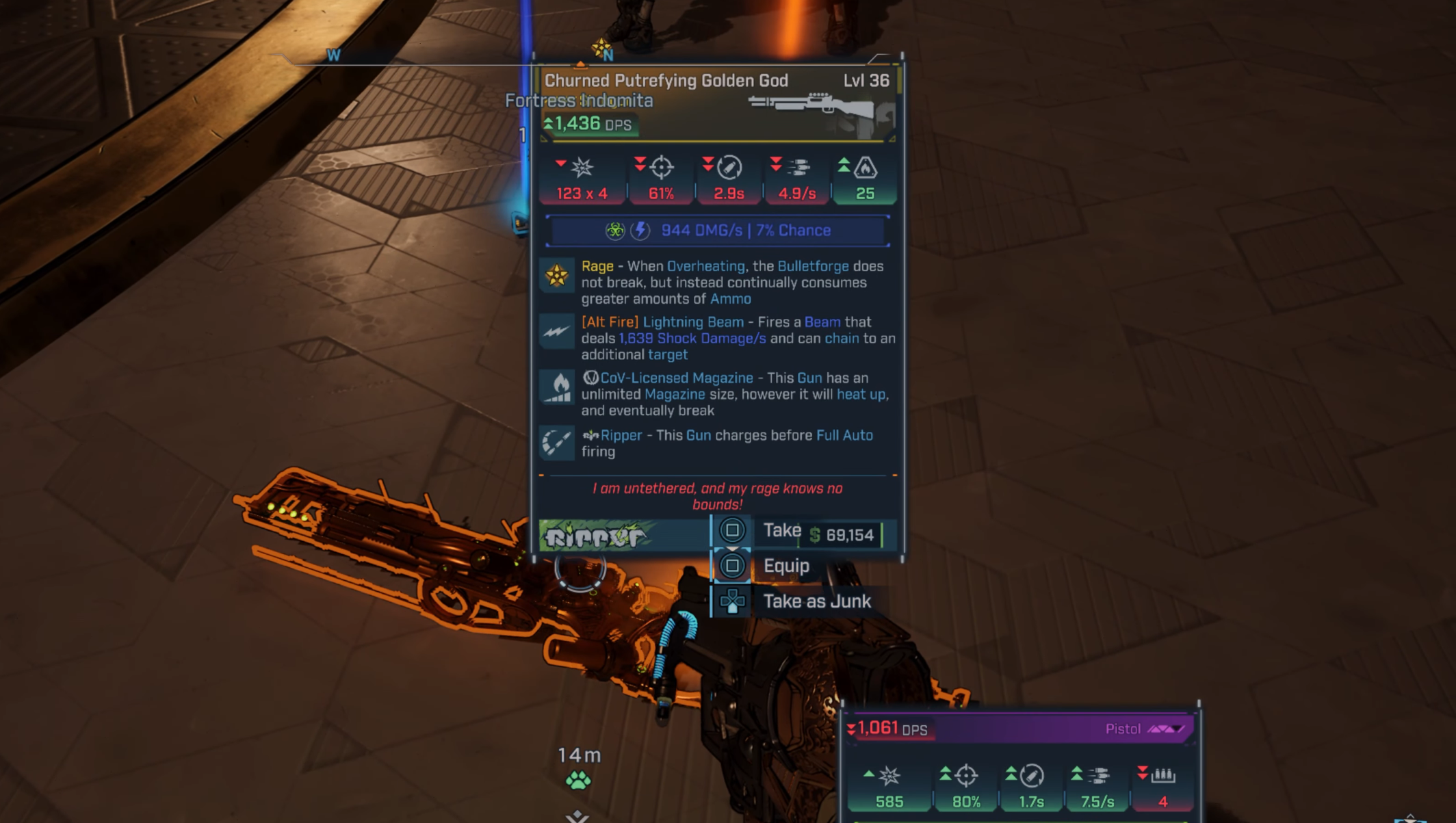
Task: Select the Ripper full auto perk icon
Action: point(557,443)
